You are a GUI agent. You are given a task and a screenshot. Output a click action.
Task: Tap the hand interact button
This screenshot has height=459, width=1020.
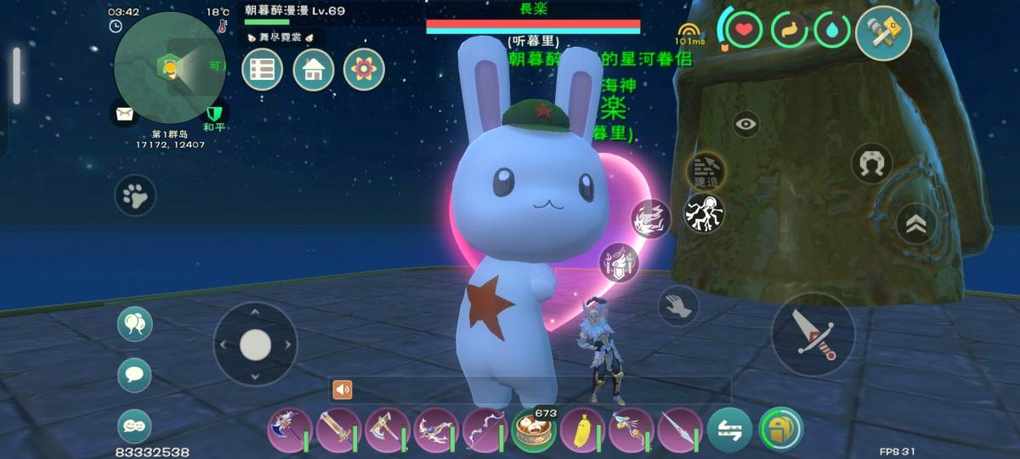pos(678,306)
